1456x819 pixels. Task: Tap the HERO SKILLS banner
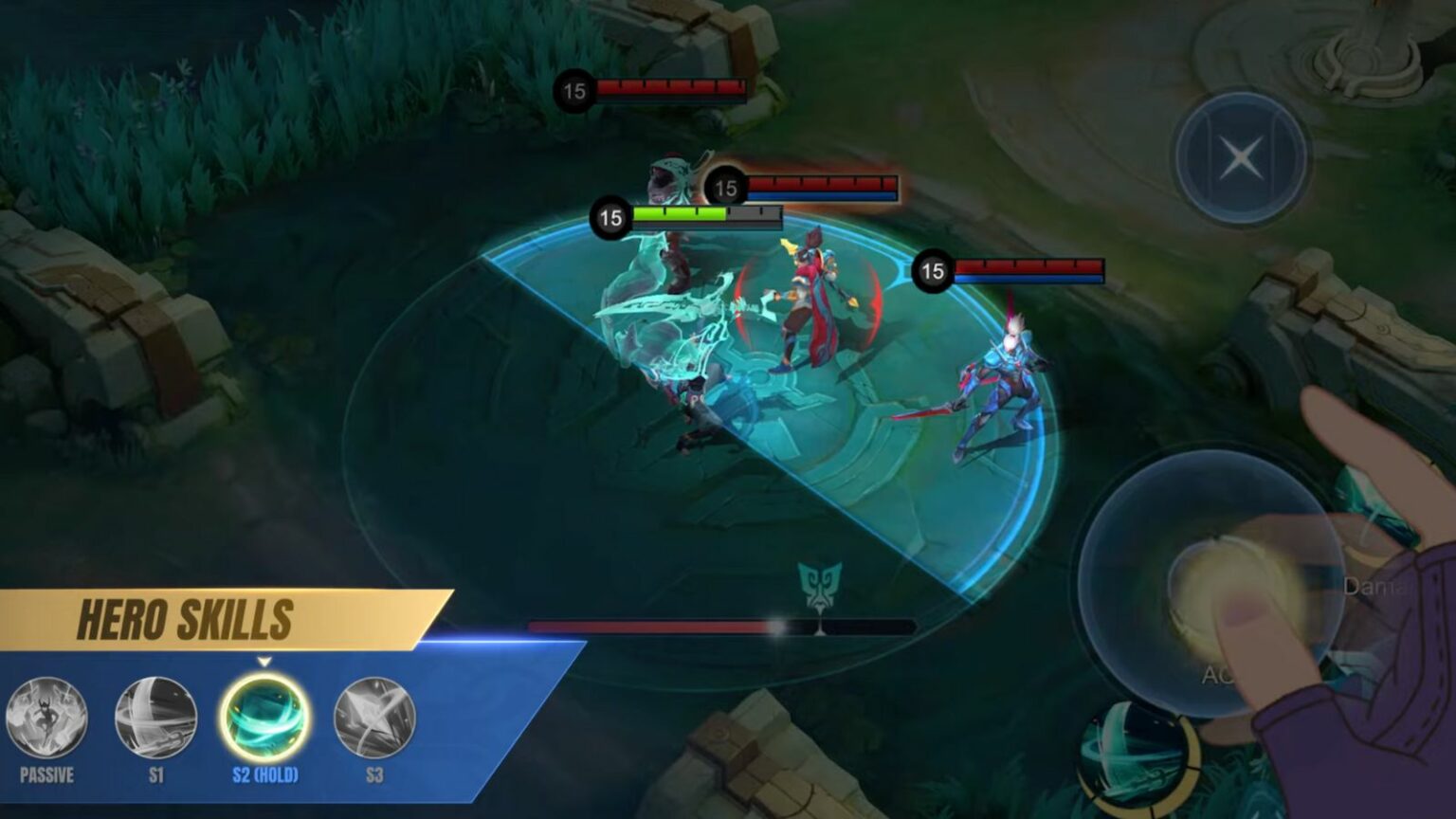pos(183,615)
